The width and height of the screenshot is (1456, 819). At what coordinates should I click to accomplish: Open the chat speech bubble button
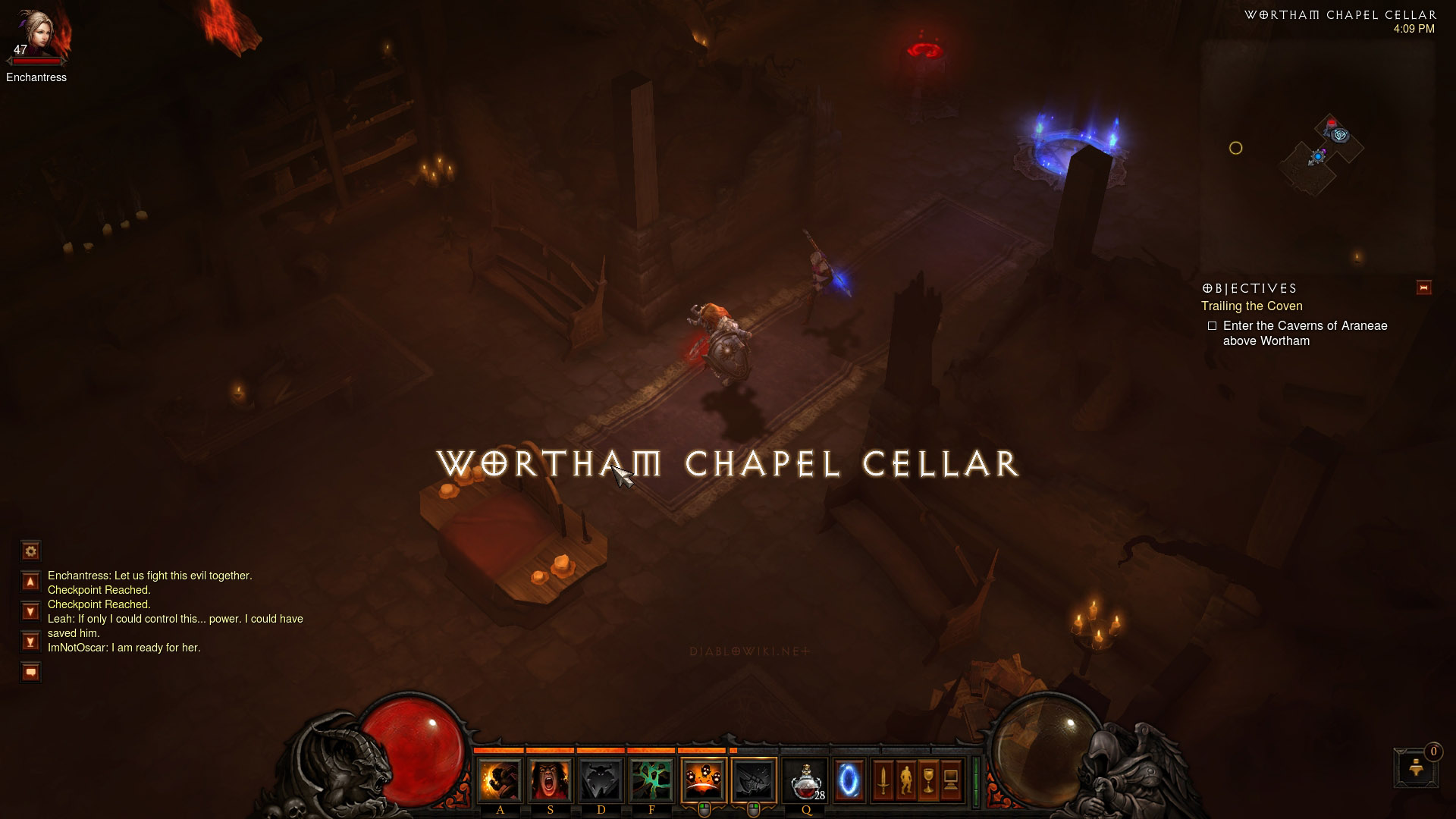(x=30, y=672)
